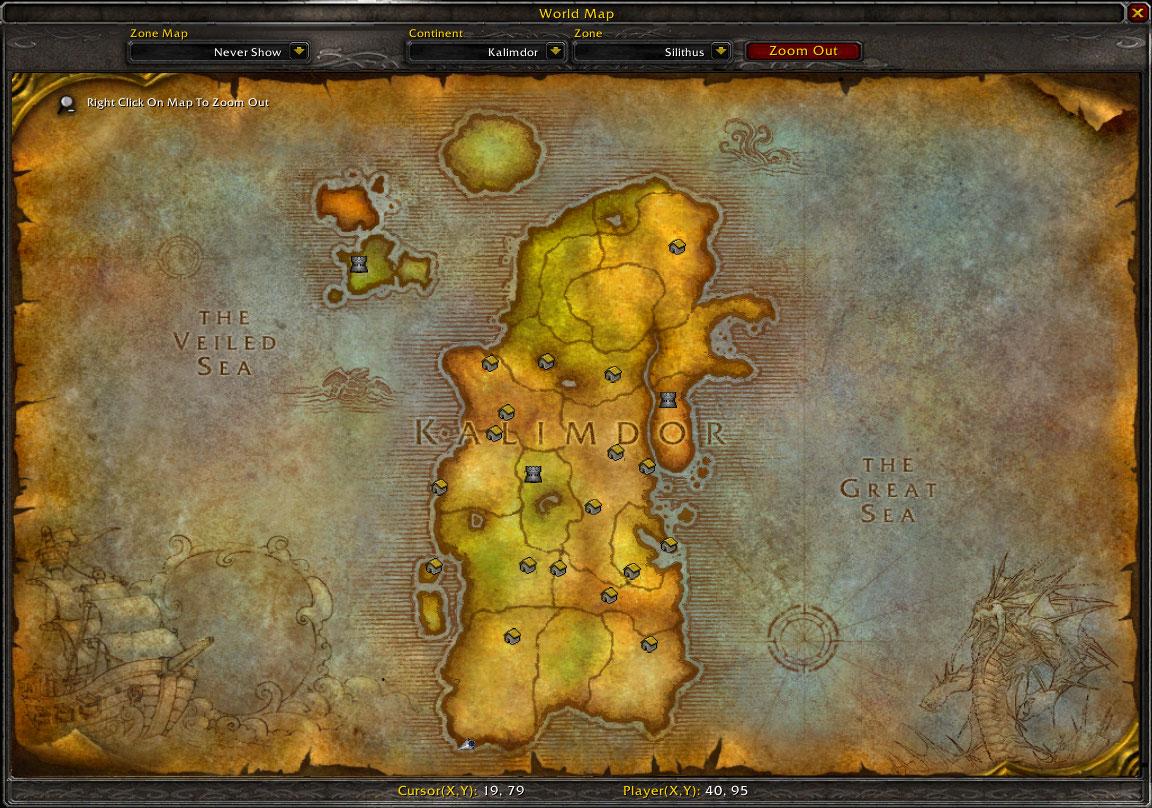The width and height of the screenshot is (1152, 808).
Task: Select the tower marker on the western island
Action: click(x=359, y=264)
